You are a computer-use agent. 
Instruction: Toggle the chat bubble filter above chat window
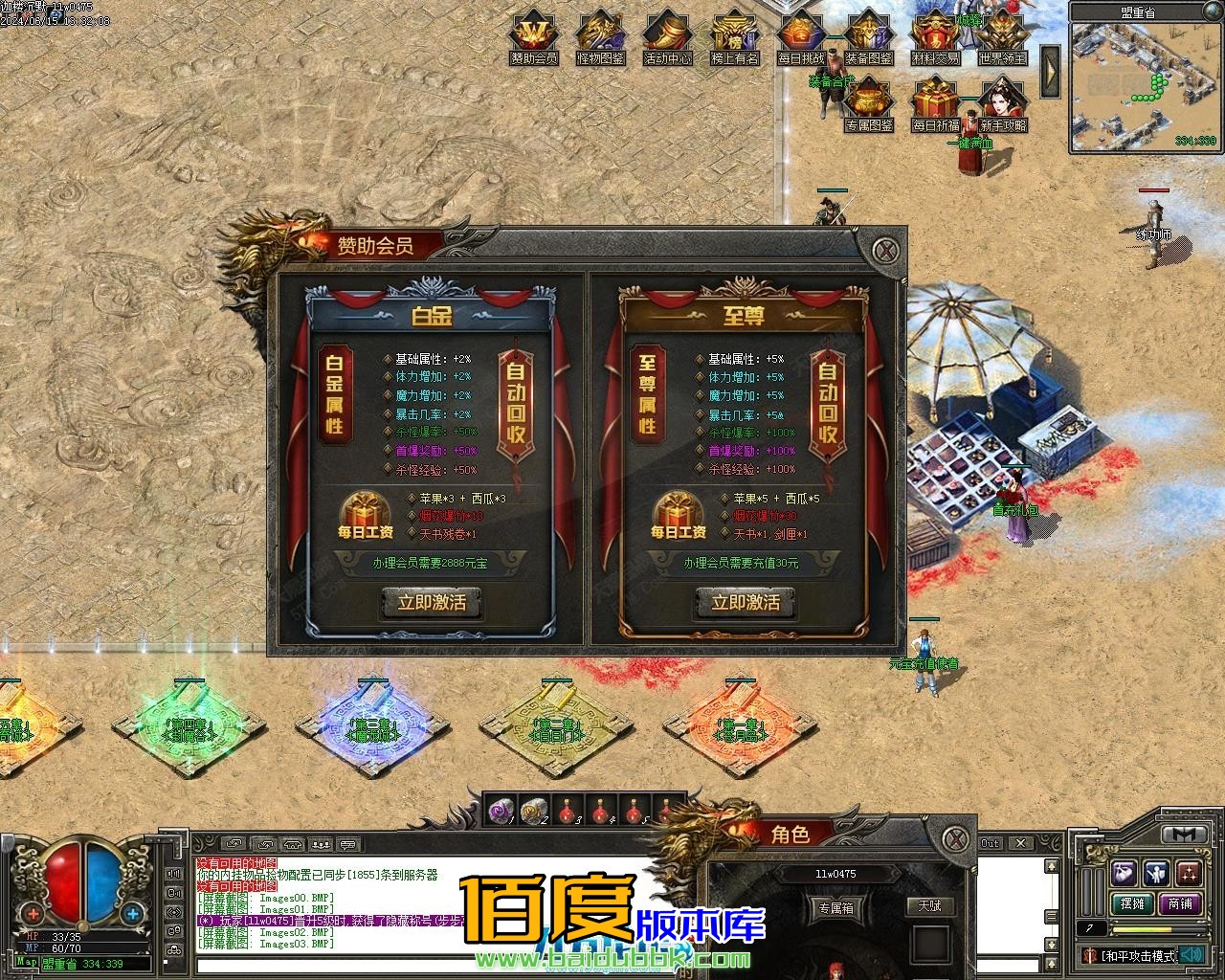347,844
